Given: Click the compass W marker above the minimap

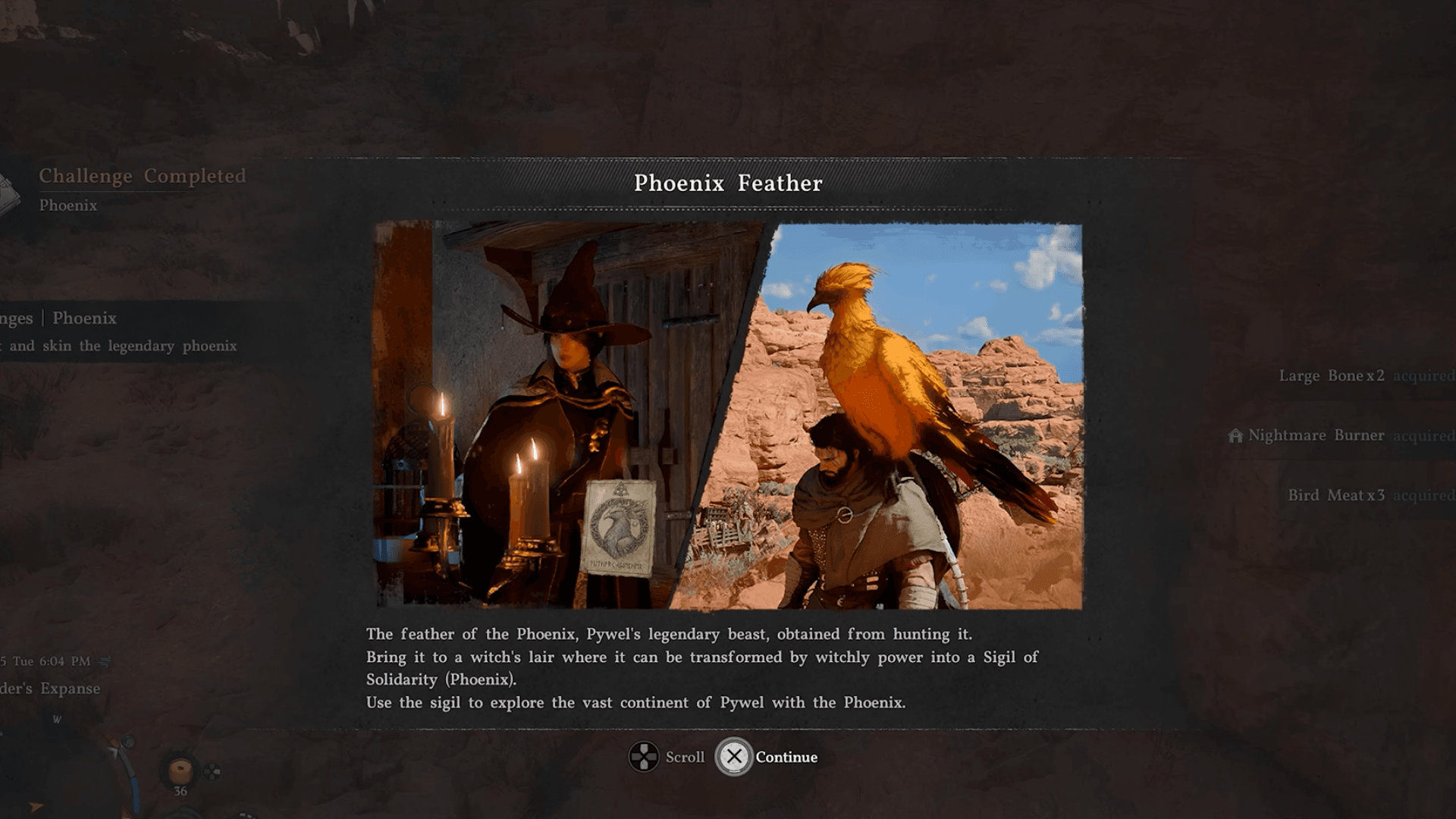Looking at the screenshot, I should (58, 719).
